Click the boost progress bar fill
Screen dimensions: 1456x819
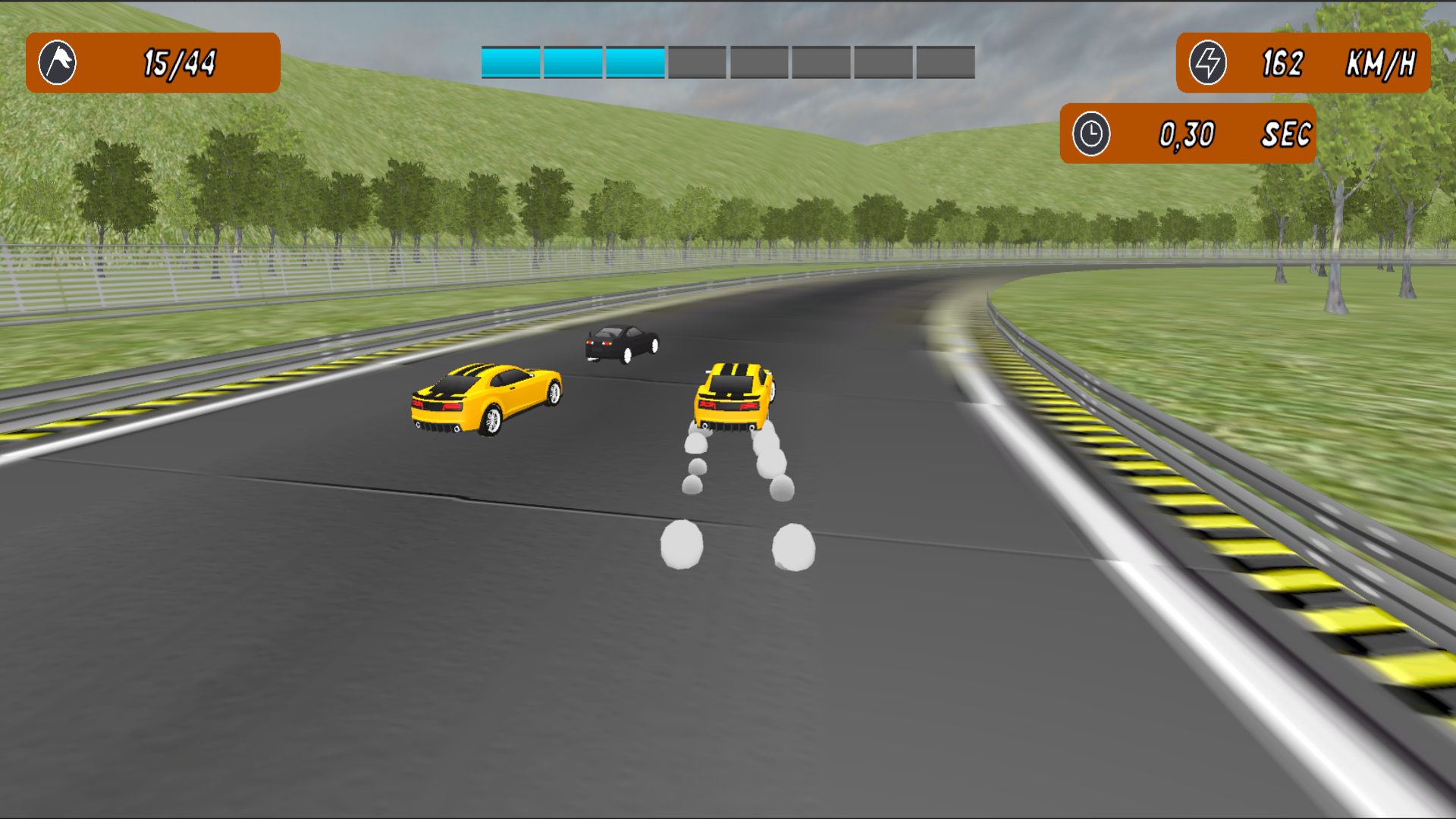(x=573, y=62)
